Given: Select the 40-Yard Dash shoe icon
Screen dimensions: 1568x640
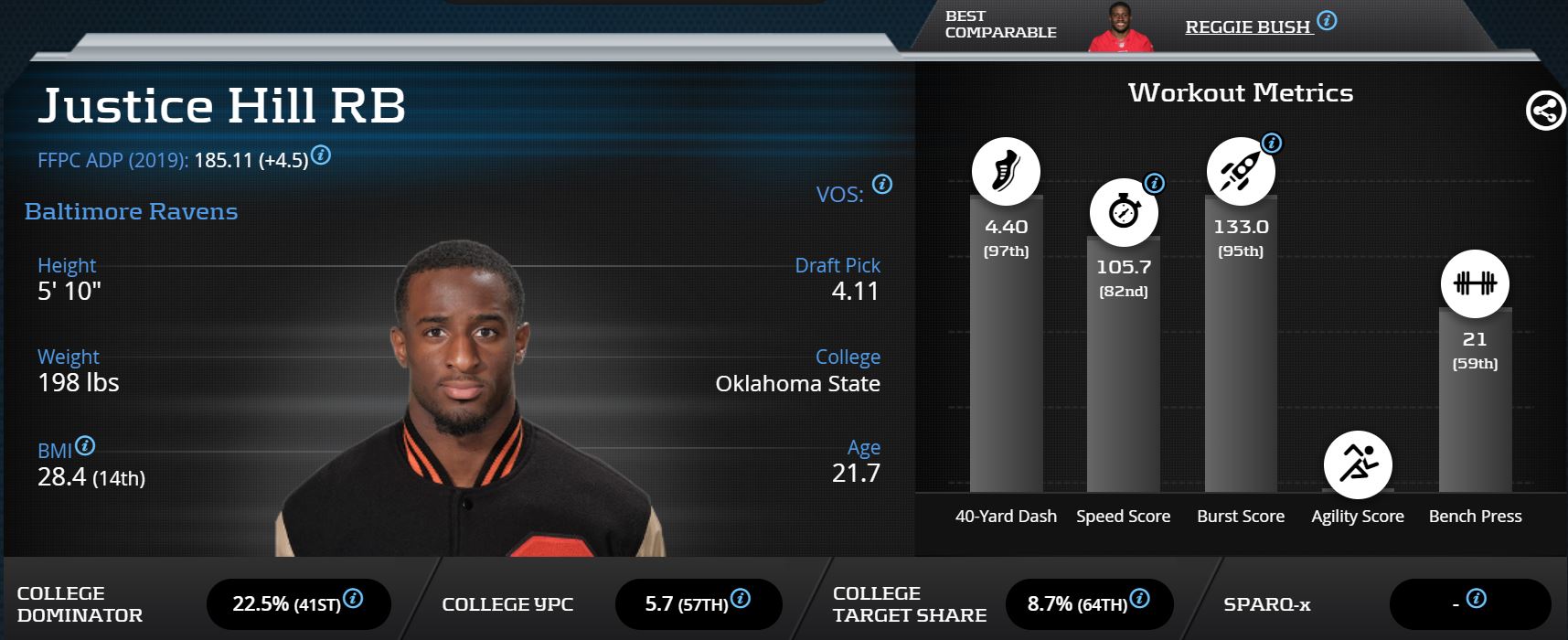Looking at the screenshot, I should [x=1006, y=171].
